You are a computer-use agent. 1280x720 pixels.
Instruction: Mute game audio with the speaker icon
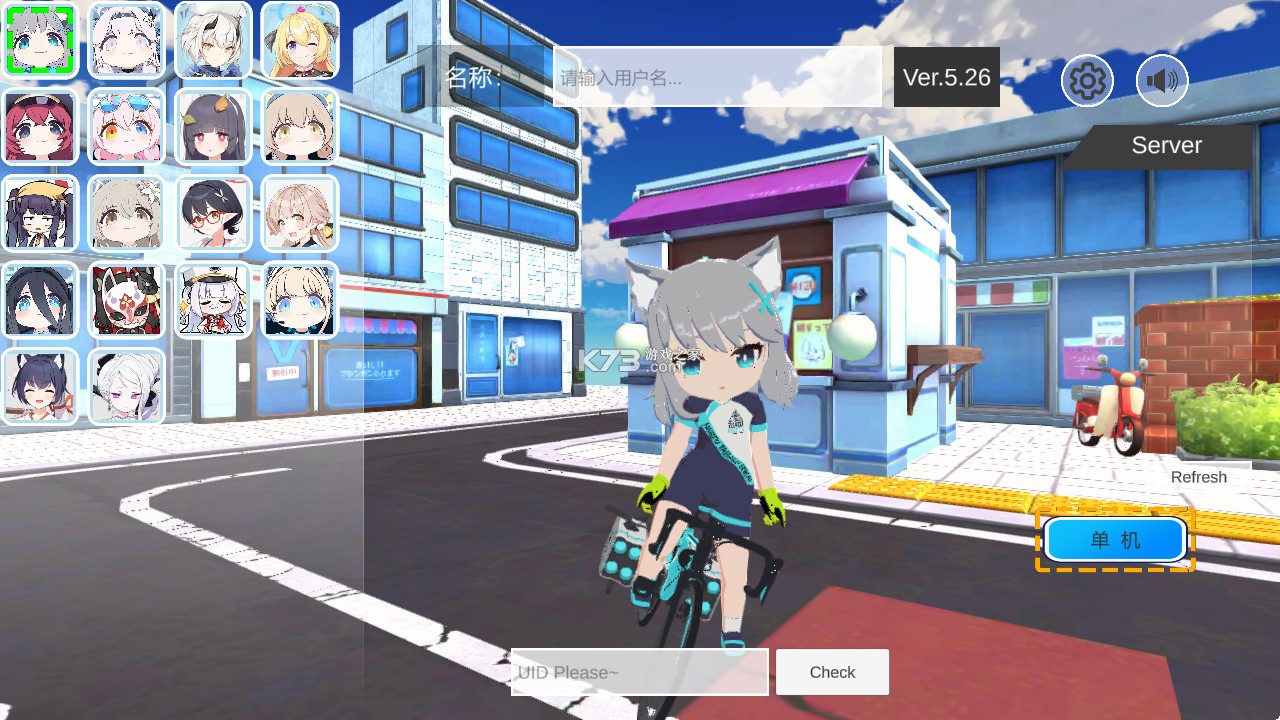1161,81
